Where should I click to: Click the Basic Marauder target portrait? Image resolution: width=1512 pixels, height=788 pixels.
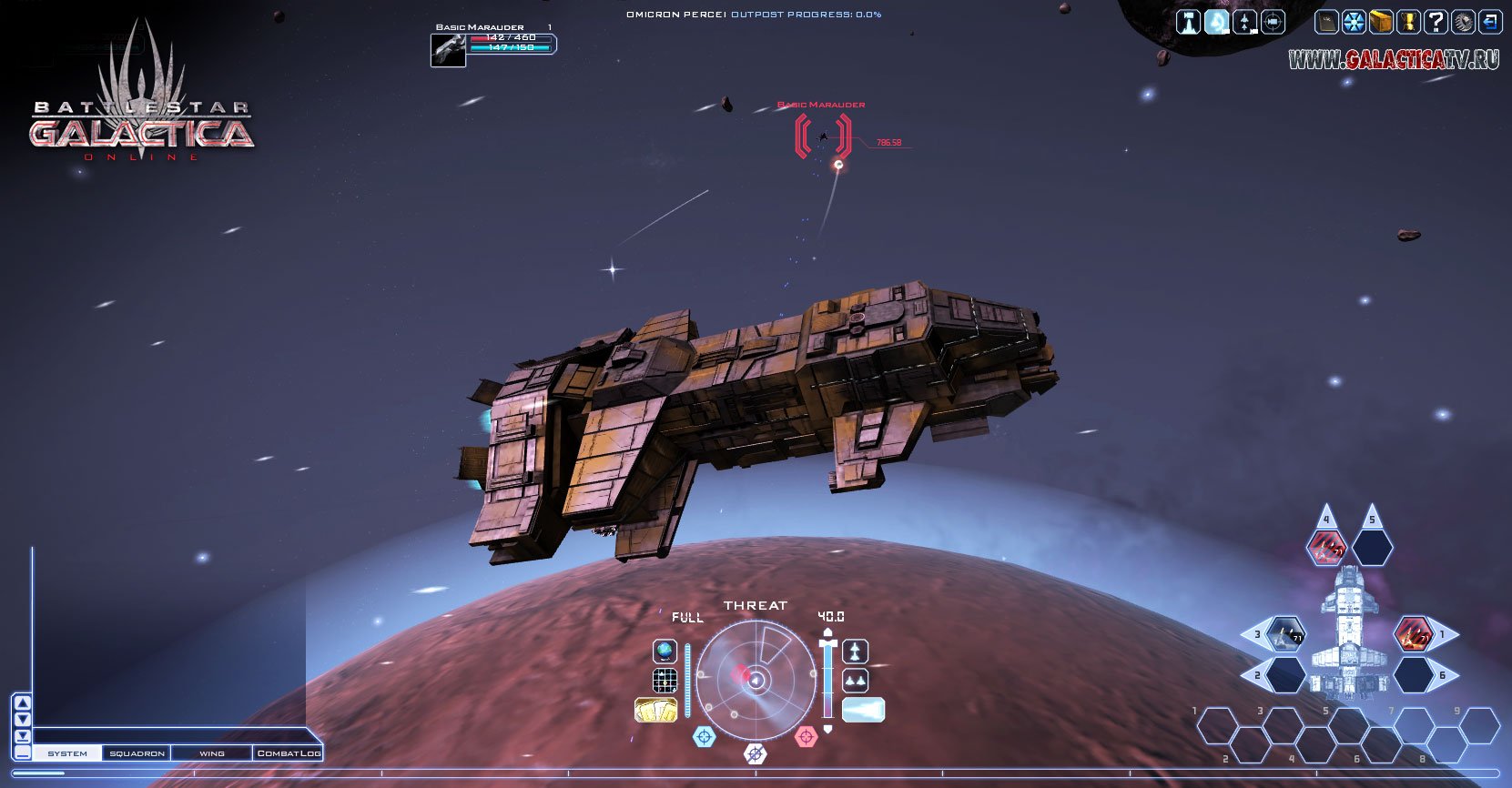tap(448, 50)
